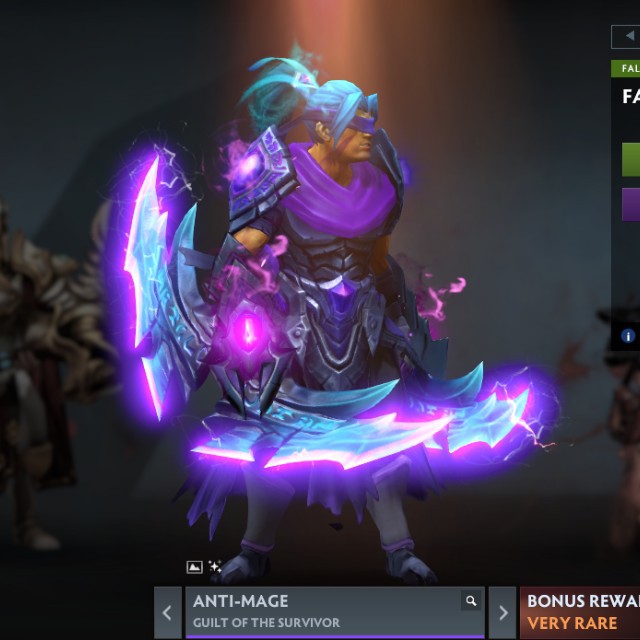Select the Anti-Mage Guilt of the Survivor panel
Screen dimensions: 640x640
(x=320, y=612)
